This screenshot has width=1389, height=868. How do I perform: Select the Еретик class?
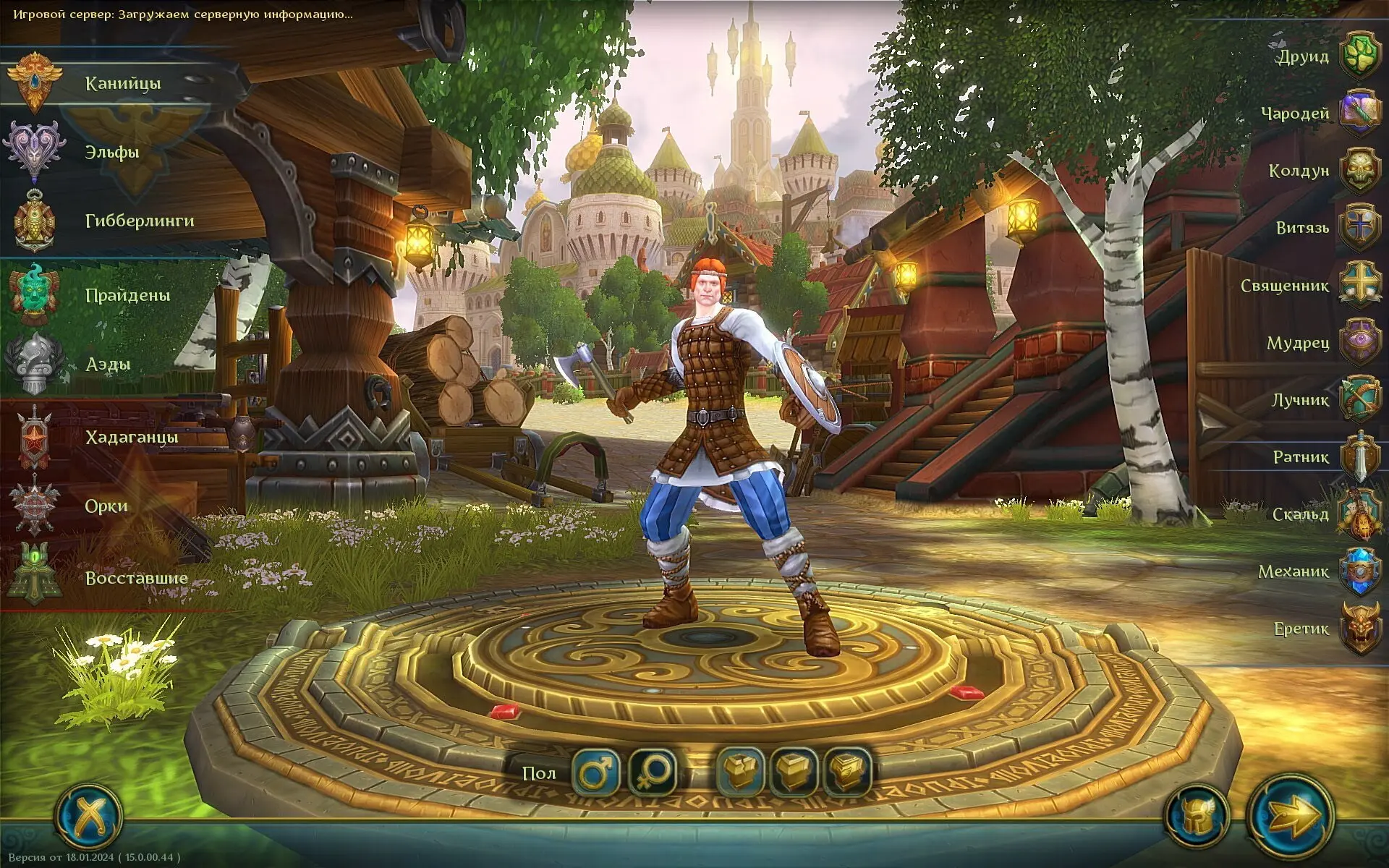coord(1359,629)
